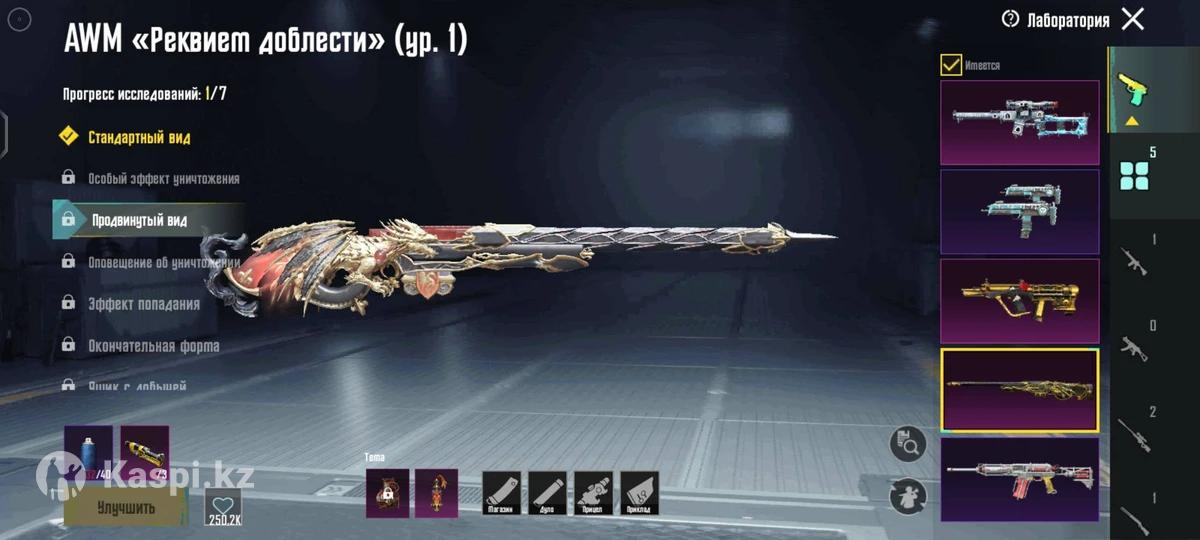This screenshot has width=1200, height=540.
Task: Choose the dual submachine guns skin thumbnail
Action: [x=1019, y=211]
